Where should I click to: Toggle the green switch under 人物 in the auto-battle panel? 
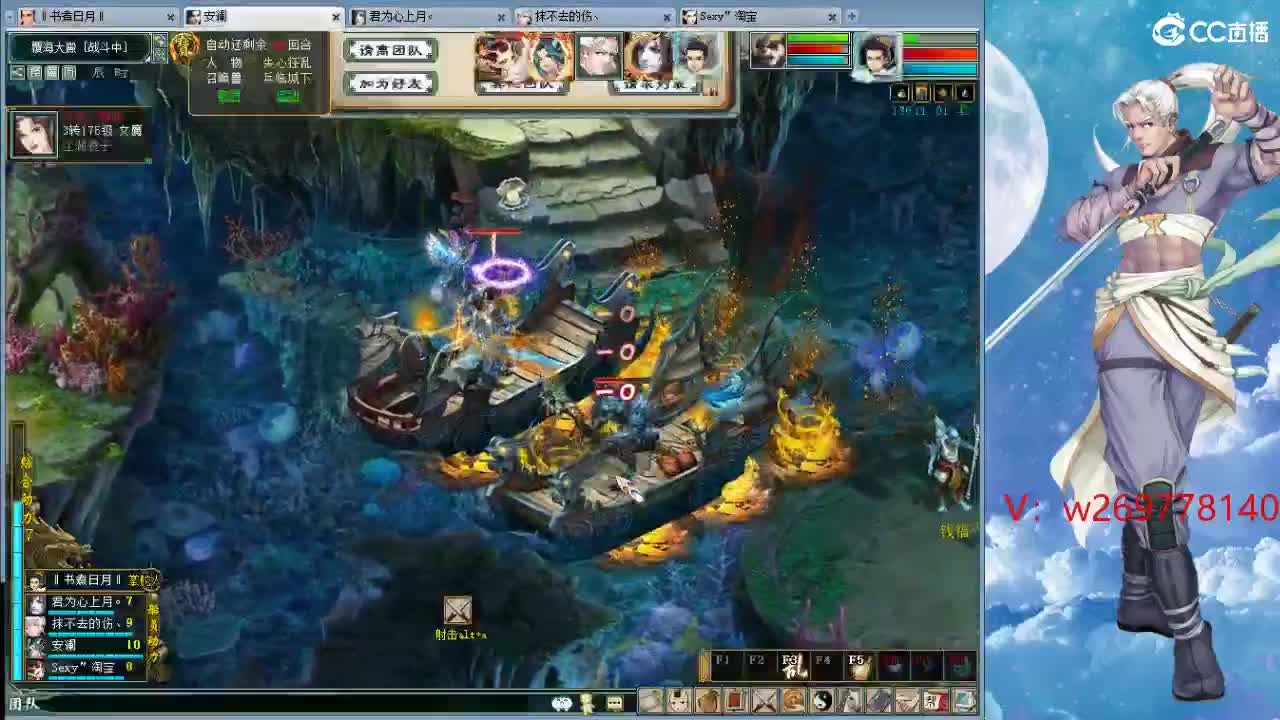[x=228, y=96]
